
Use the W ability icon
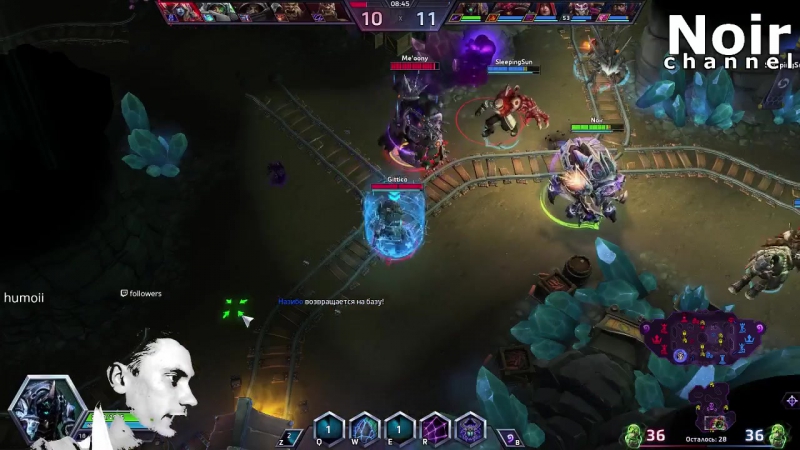coord(364,428)
